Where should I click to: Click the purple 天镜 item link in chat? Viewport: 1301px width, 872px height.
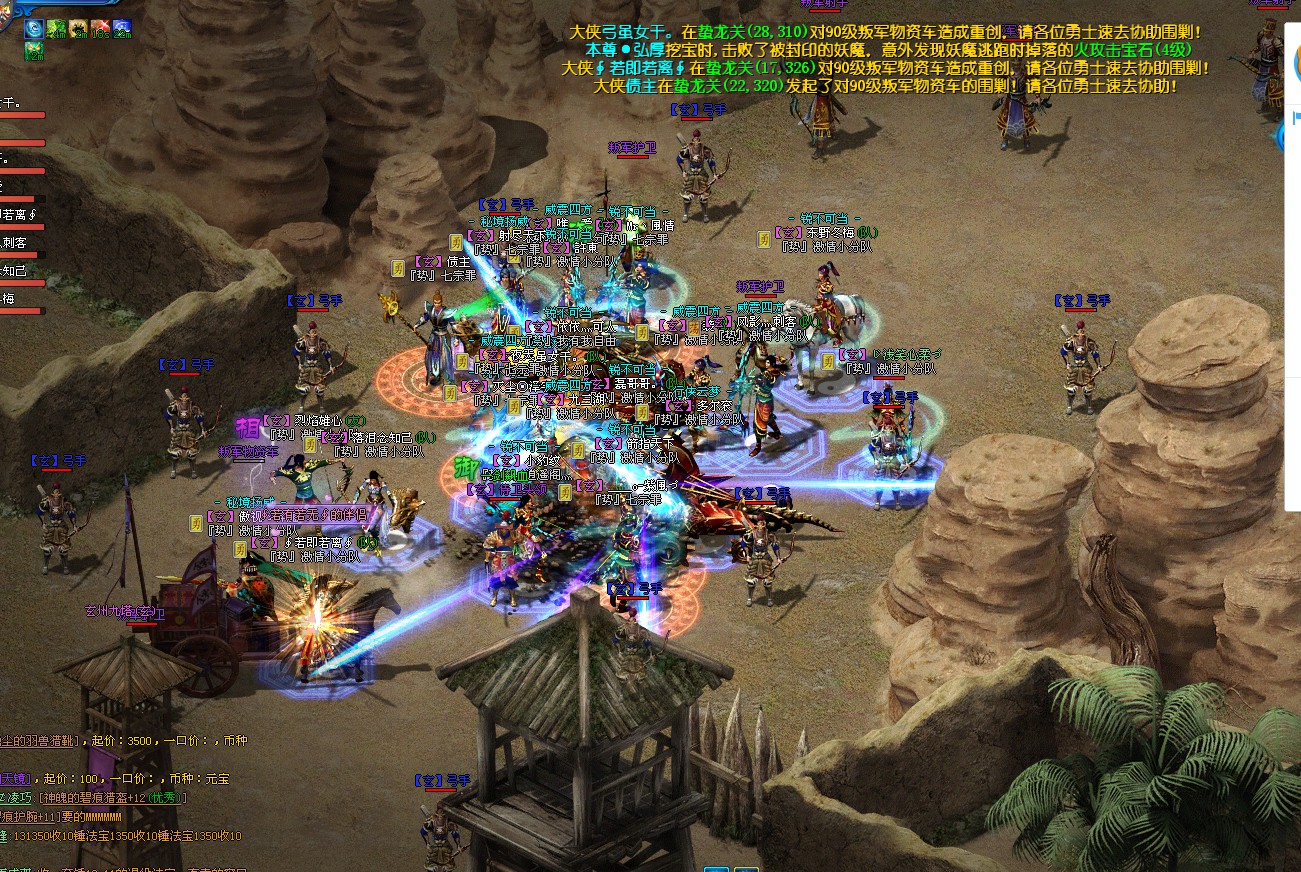(x=16, y=778)
